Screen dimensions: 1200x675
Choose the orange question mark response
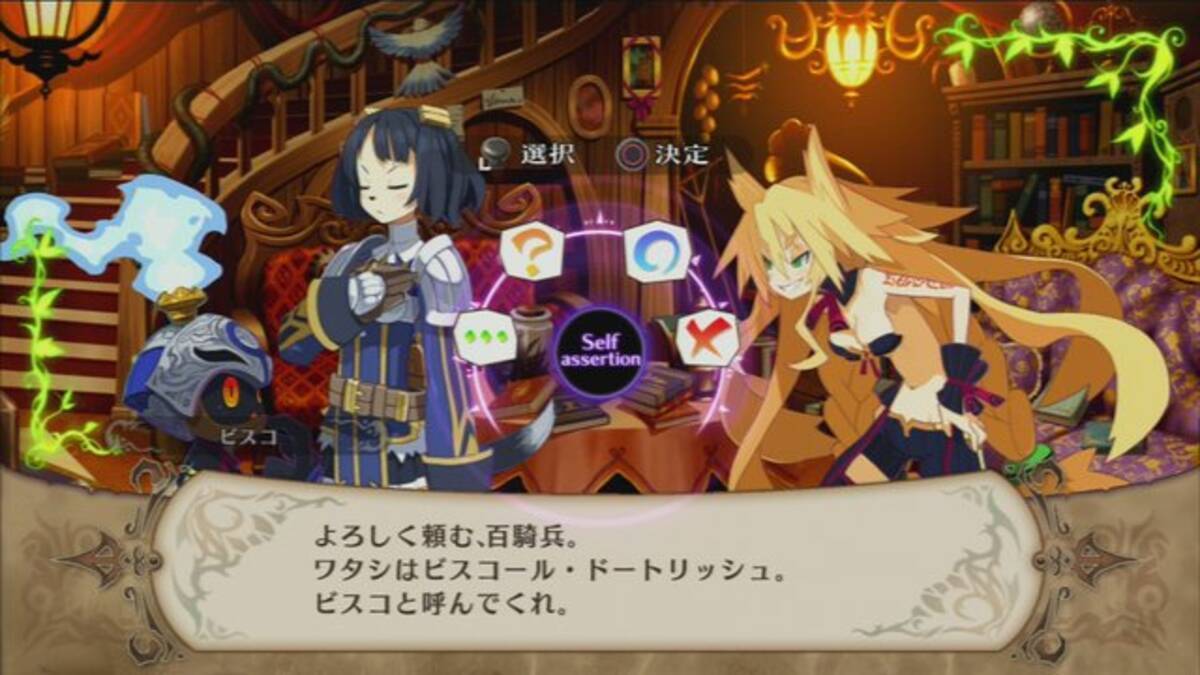[533, 254]
